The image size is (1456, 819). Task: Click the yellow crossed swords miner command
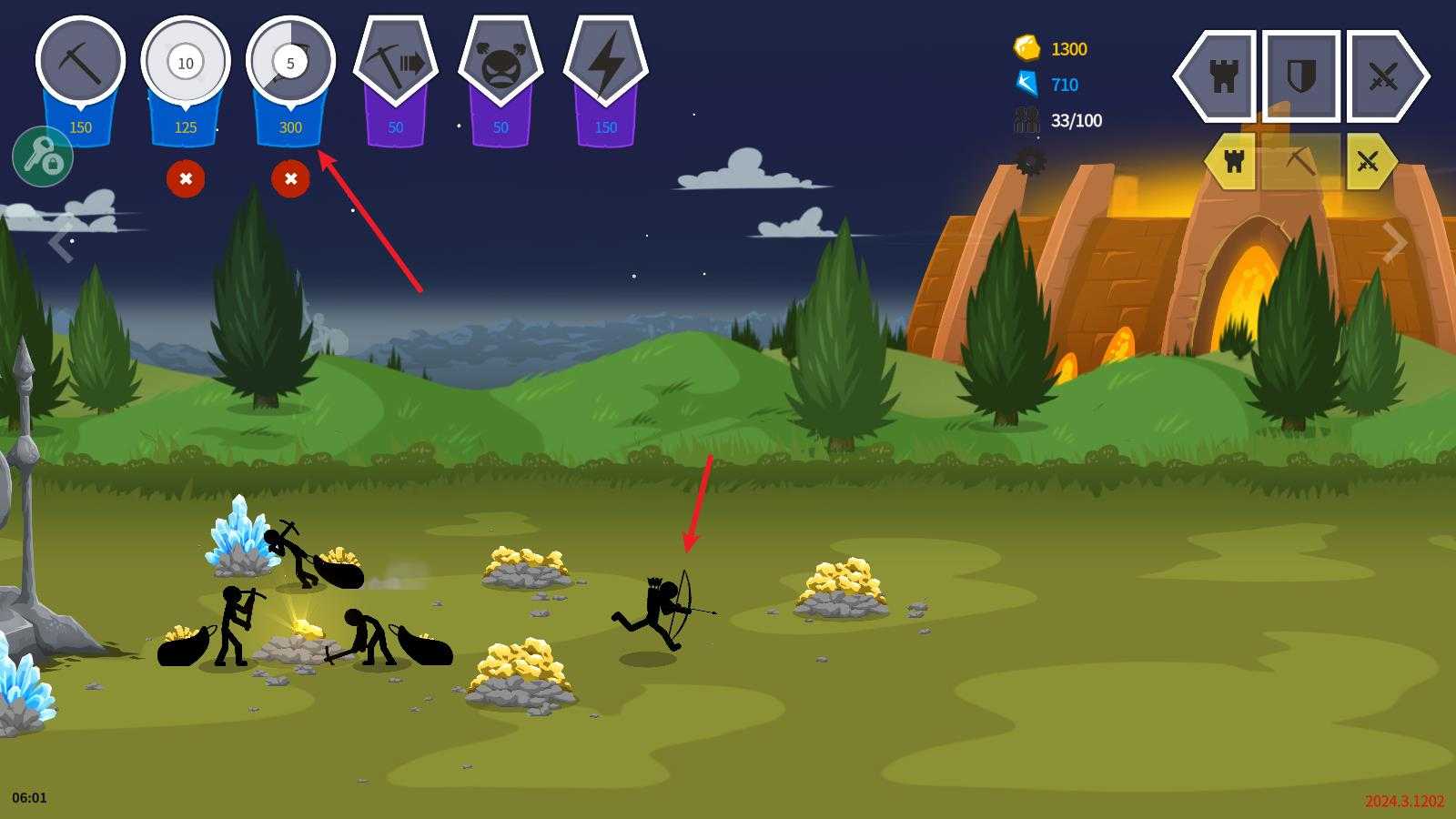point(1368,162)
